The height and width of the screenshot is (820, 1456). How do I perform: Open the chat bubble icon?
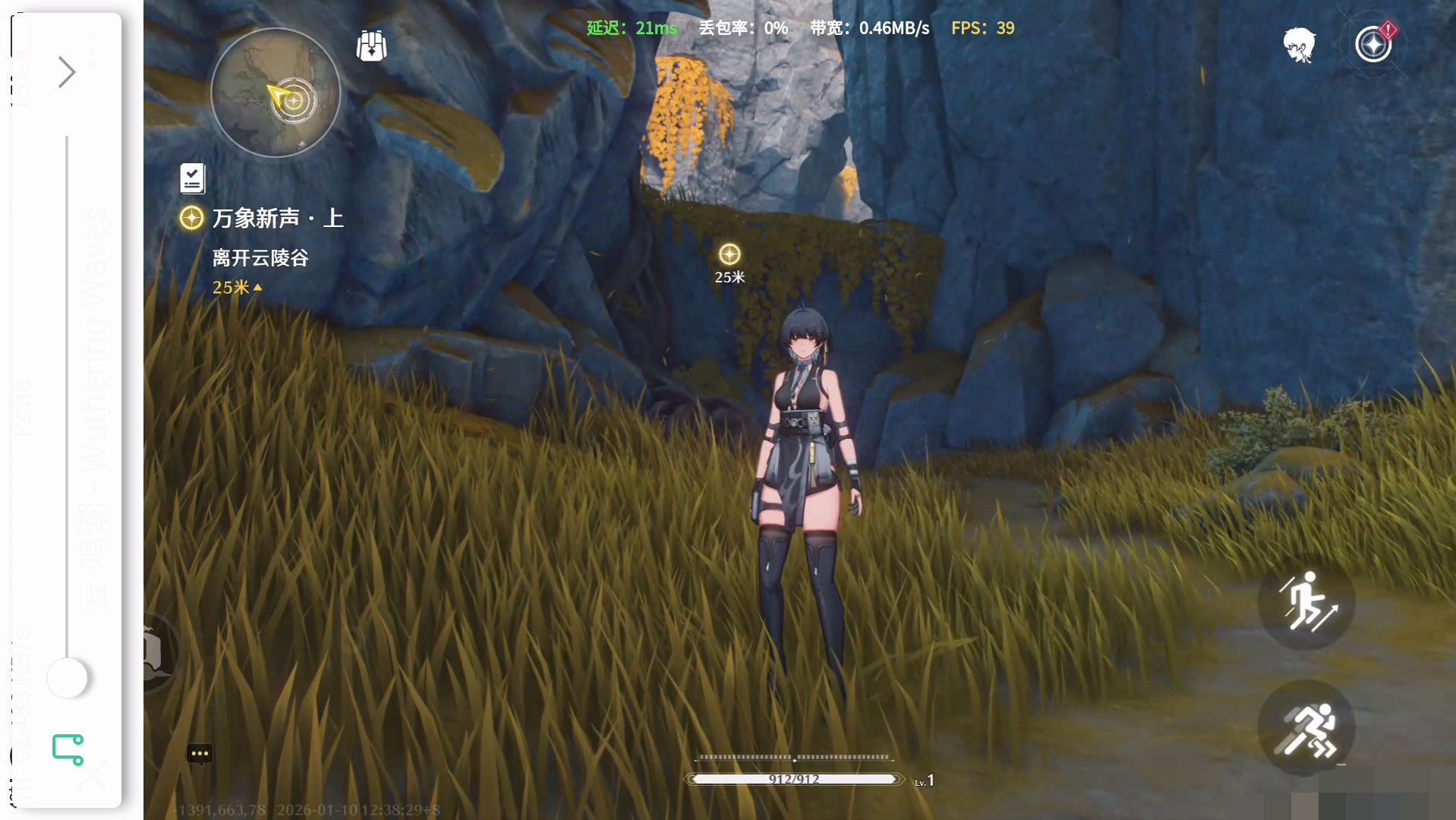(x=200, y=753)
